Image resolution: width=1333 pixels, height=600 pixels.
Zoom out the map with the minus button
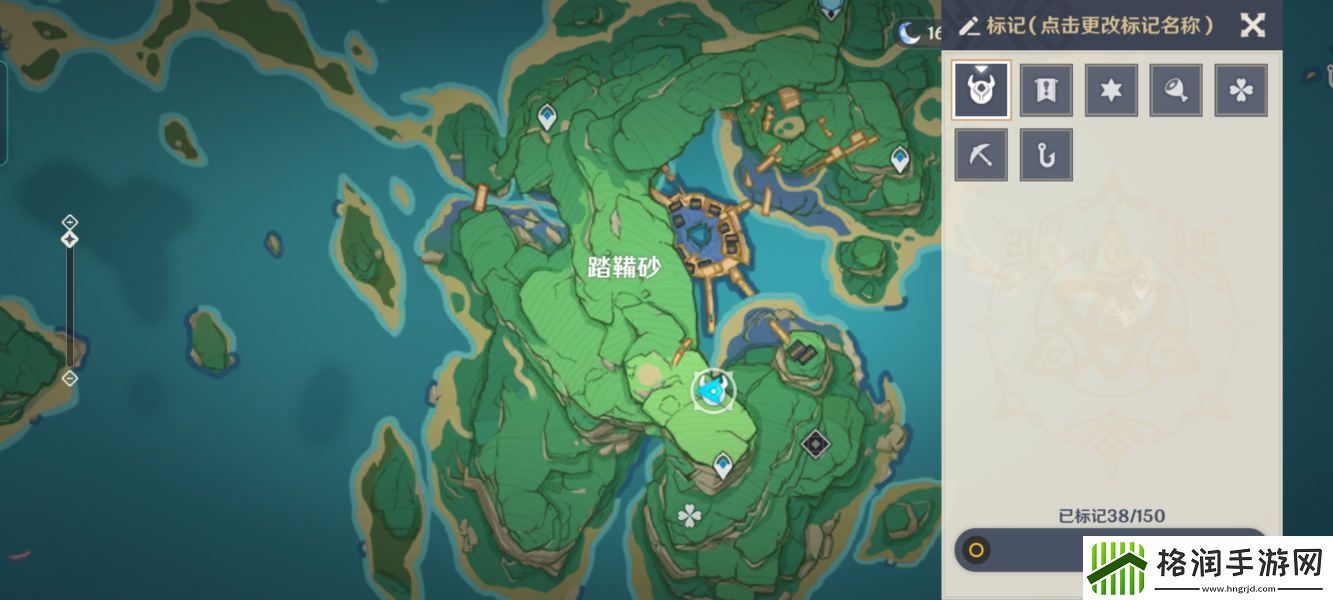[x=69, y=378]
